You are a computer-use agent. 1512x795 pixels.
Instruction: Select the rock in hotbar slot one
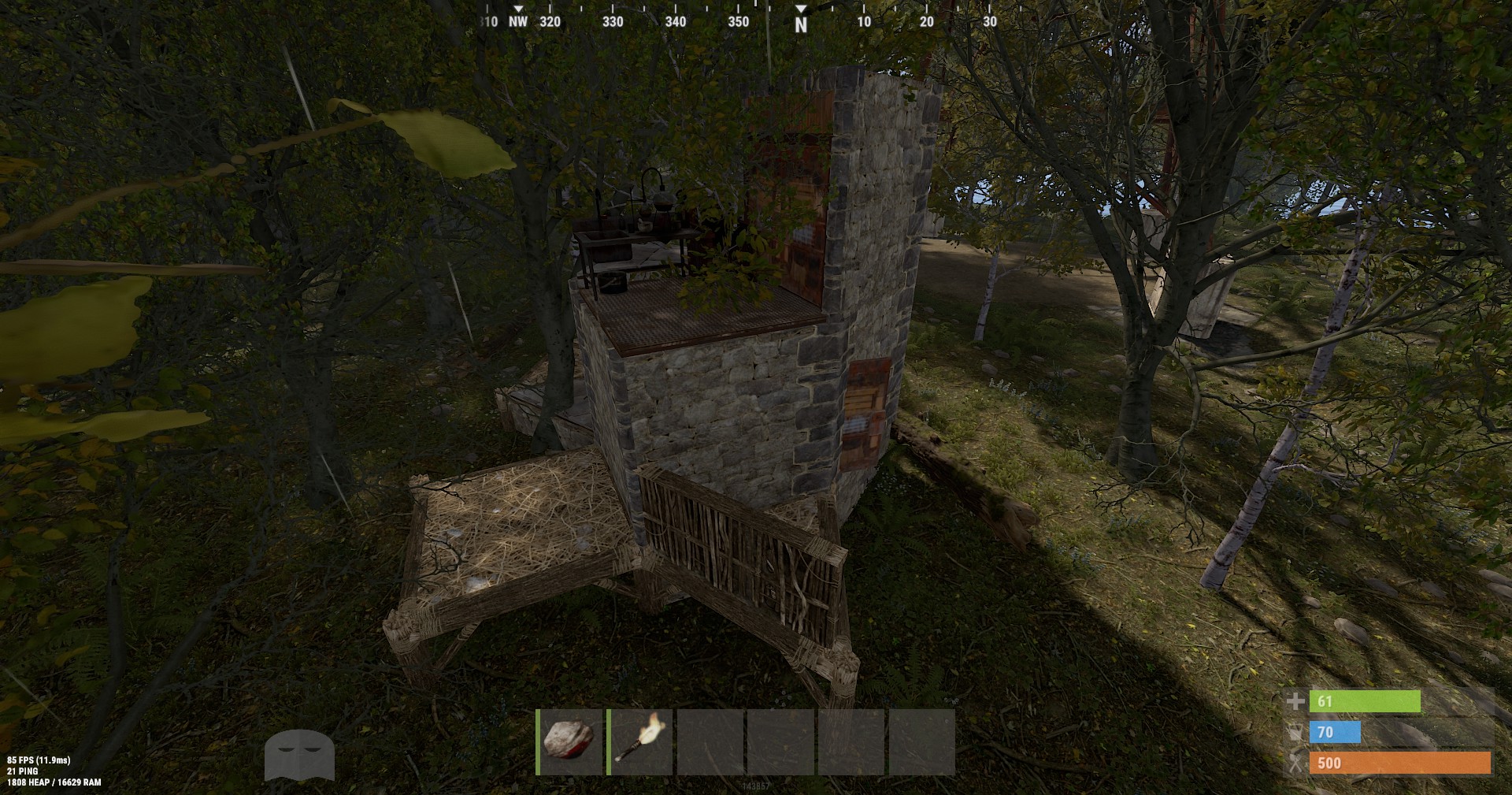pyautogui.click(x=569, y=742)
